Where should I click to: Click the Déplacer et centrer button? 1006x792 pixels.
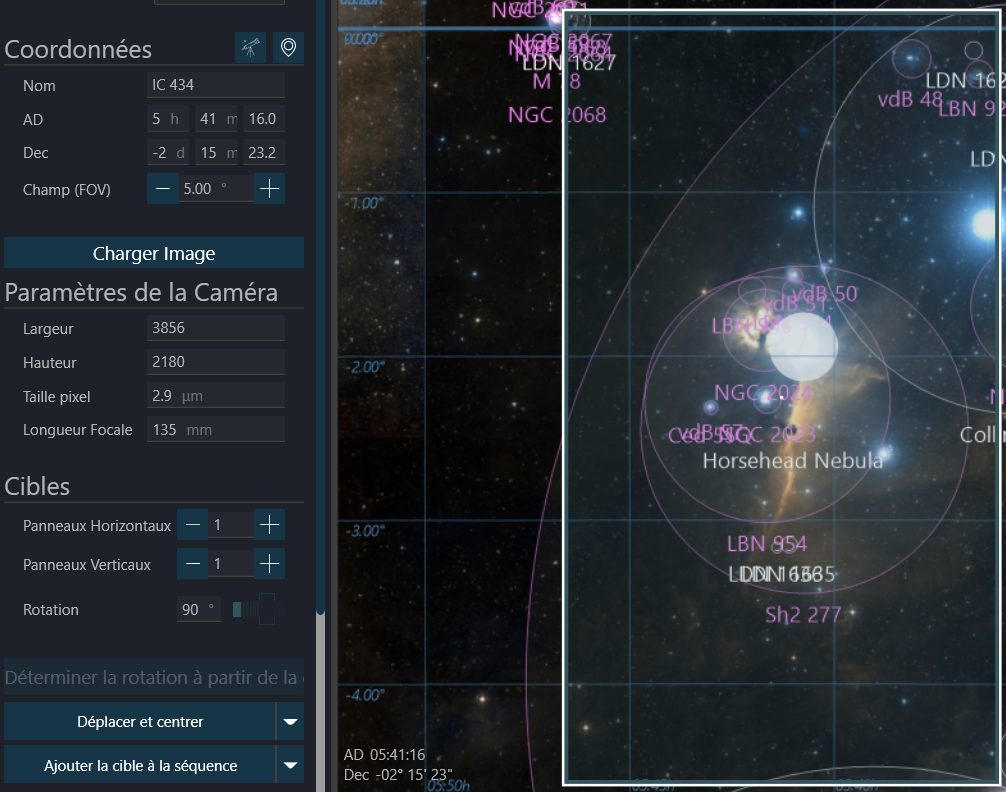pyautogui.click(x=140, y=721)
